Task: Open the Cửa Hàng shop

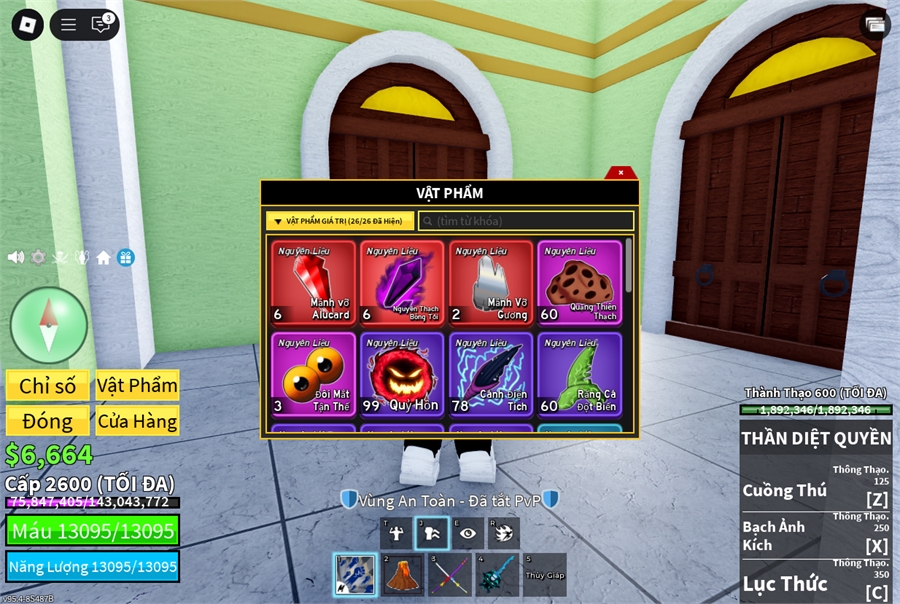Action: [137, 421]
